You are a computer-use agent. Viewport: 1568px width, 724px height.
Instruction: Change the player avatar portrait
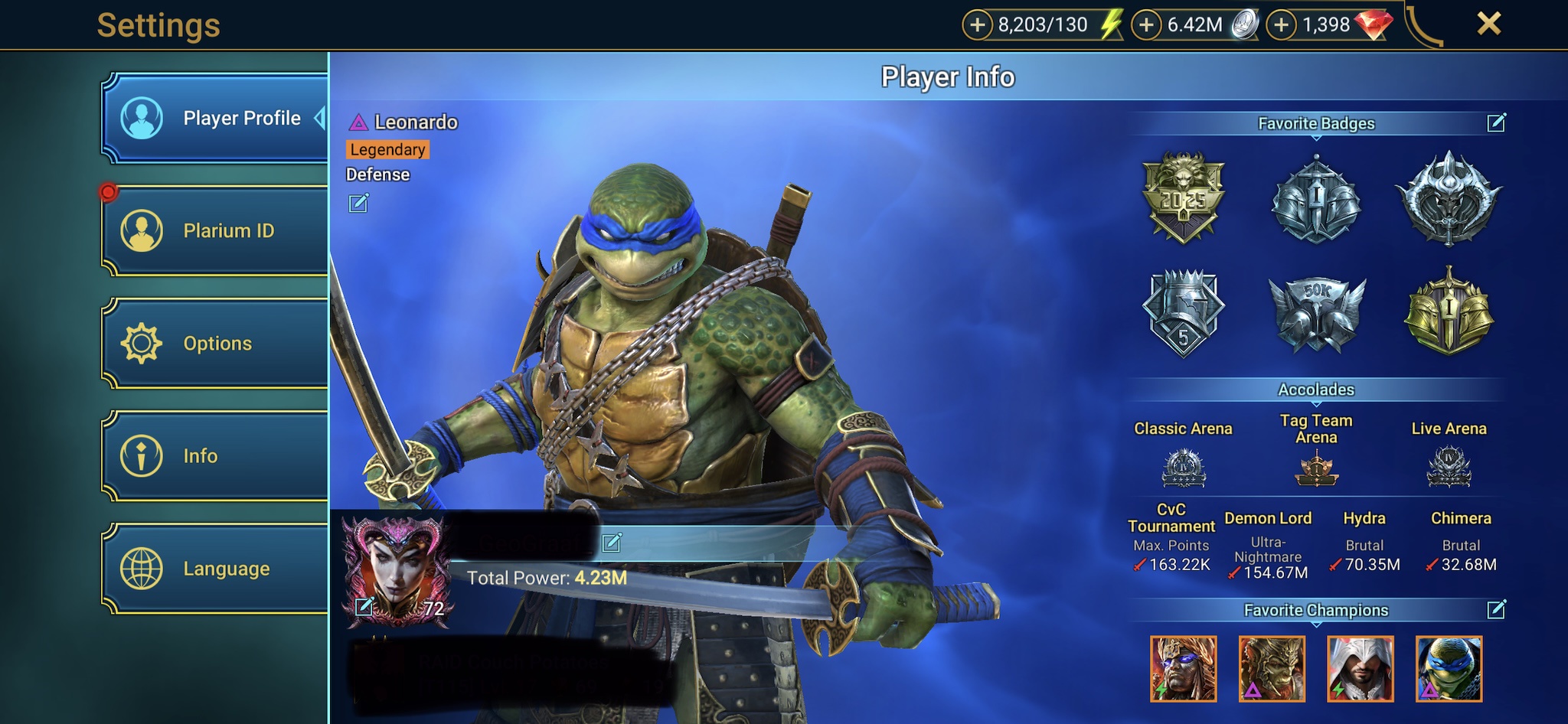pyautogui.click(x=364, y=606)
